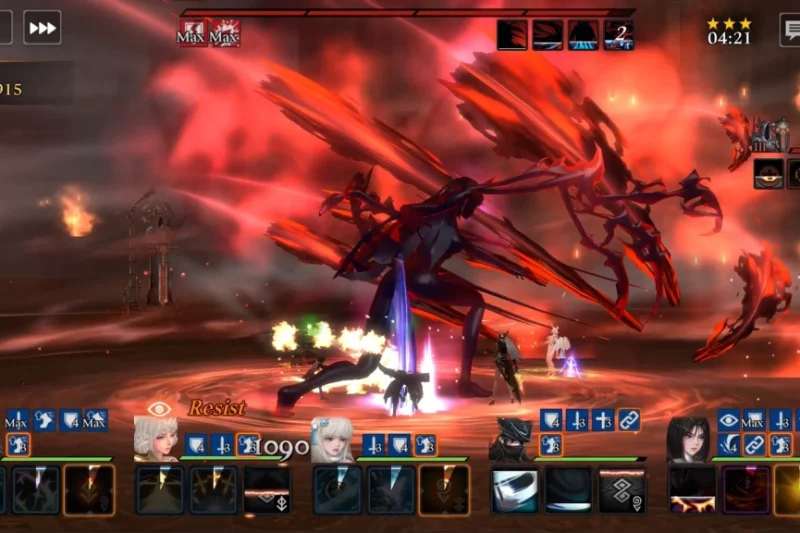Select the black masked ninja hero portrait
This screenshot has height=533, width=800.
pos(511,439)
